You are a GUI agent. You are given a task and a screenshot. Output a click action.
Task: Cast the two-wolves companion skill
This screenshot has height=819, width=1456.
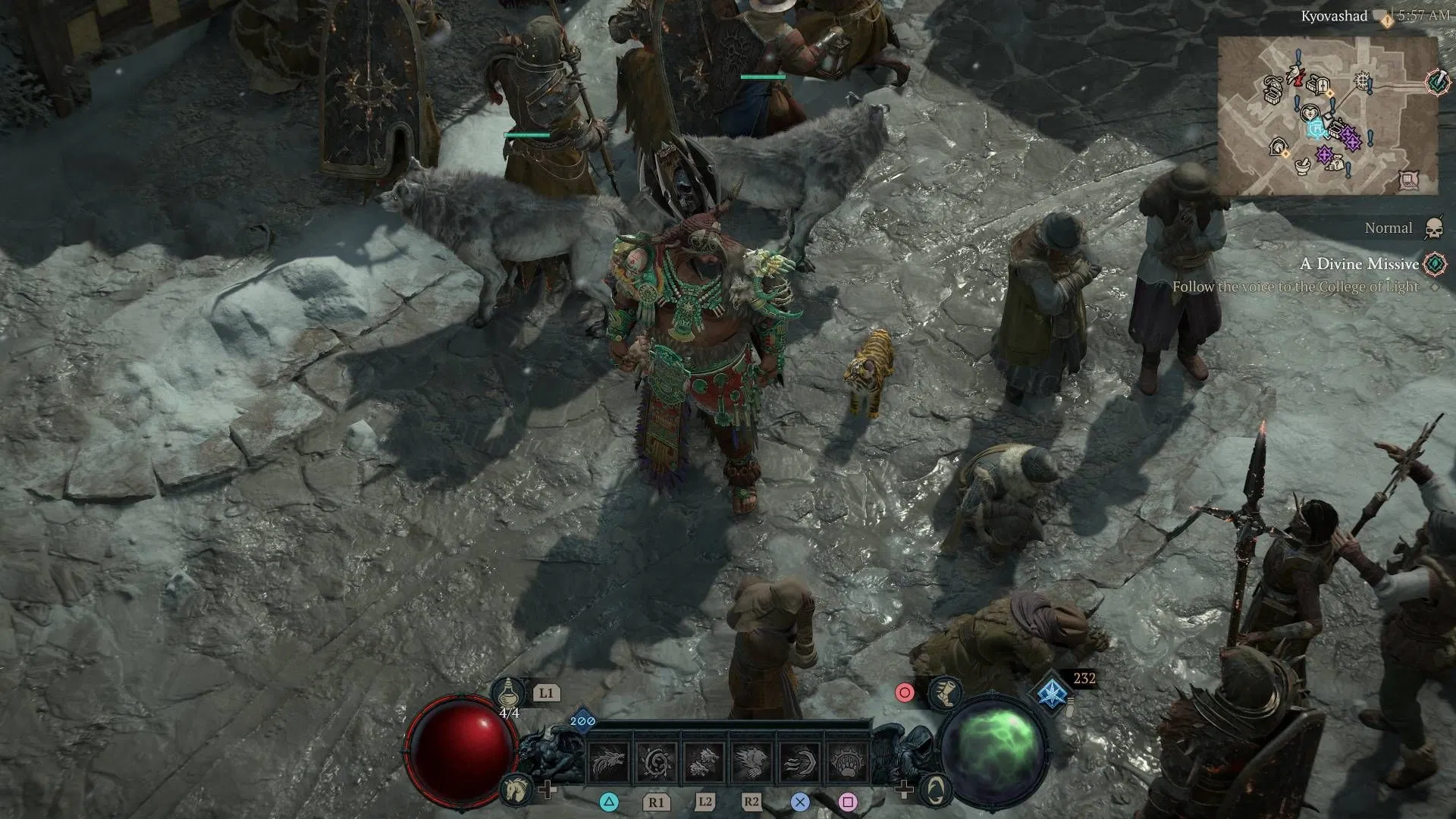point(704,761)
